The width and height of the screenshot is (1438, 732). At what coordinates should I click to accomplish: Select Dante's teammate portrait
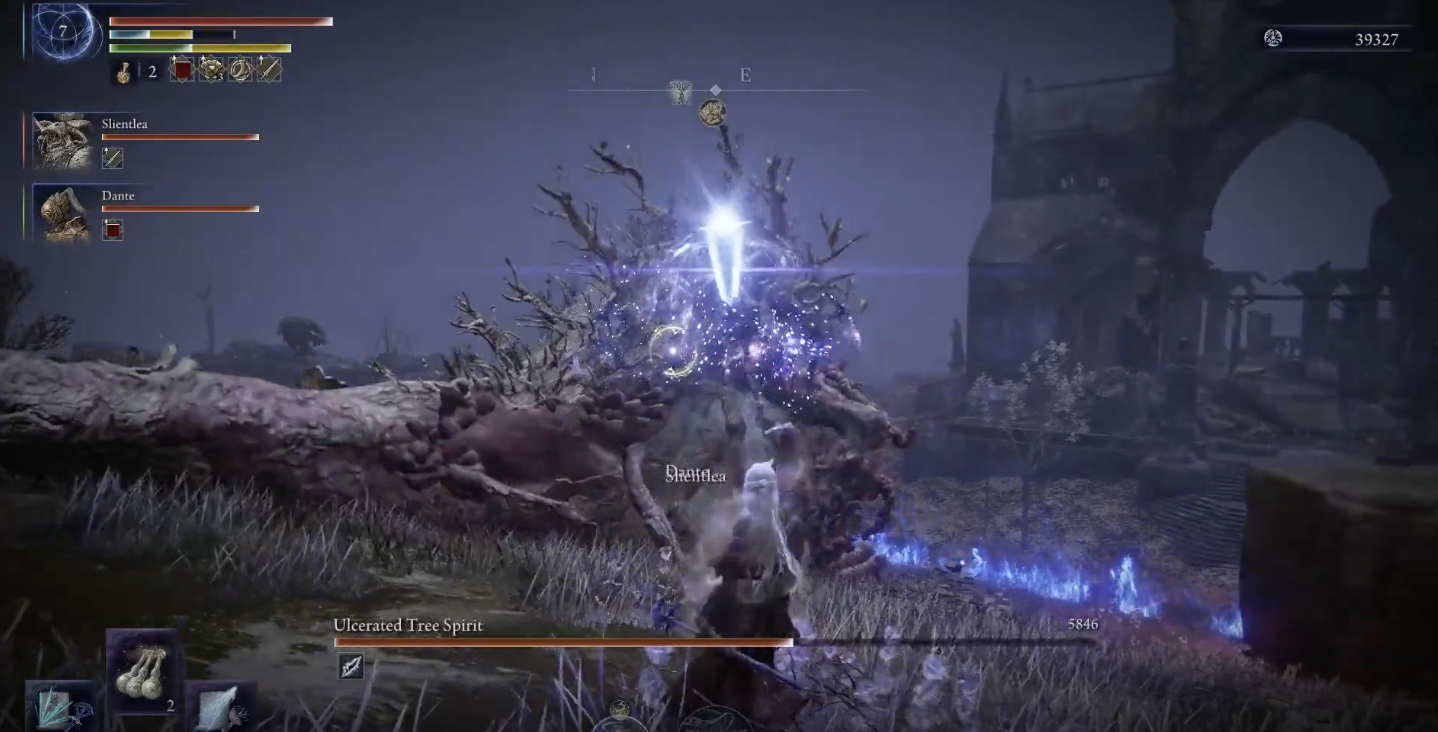63,213
